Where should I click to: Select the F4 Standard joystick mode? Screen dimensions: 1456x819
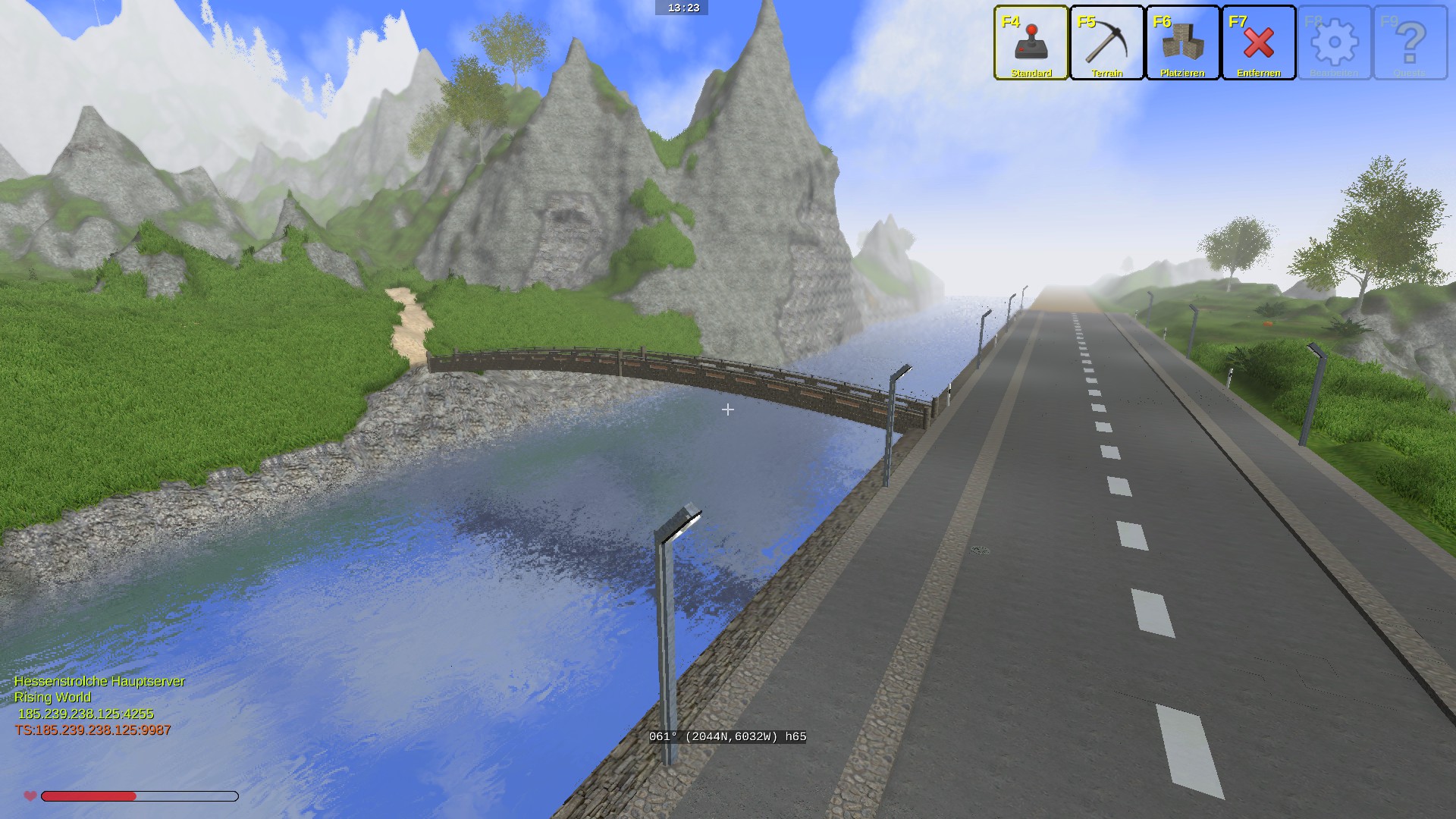(1031, 42)
